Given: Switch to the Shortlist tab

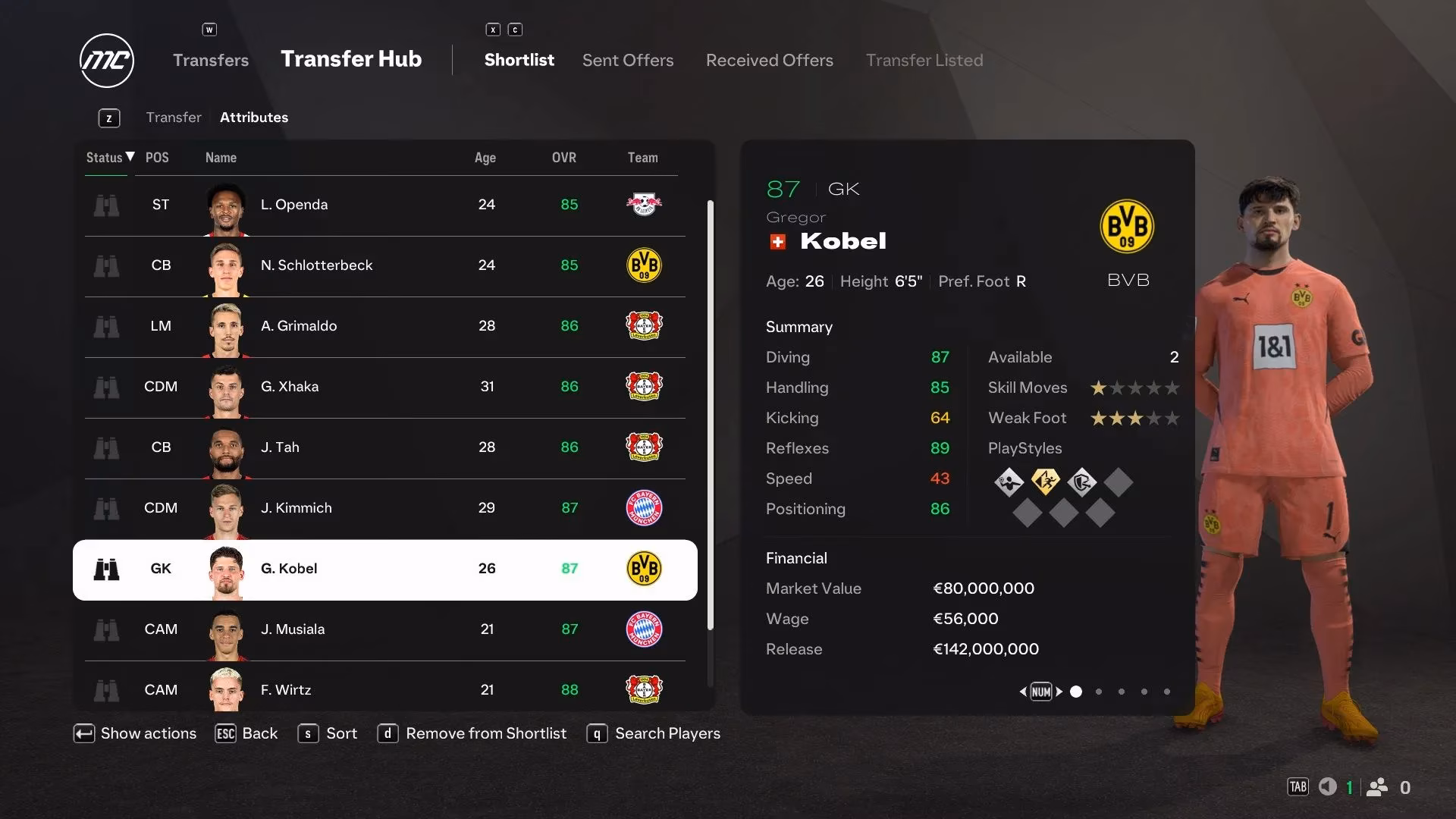Looking at the screenshot, I should (519, 60).
